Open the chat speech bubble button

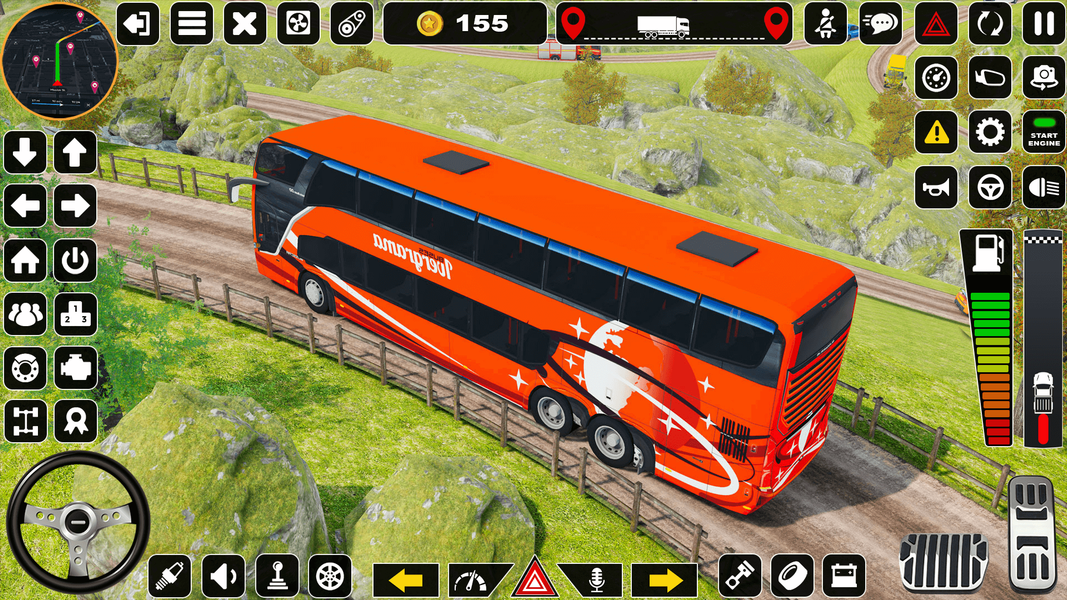(x=881, y=23)
